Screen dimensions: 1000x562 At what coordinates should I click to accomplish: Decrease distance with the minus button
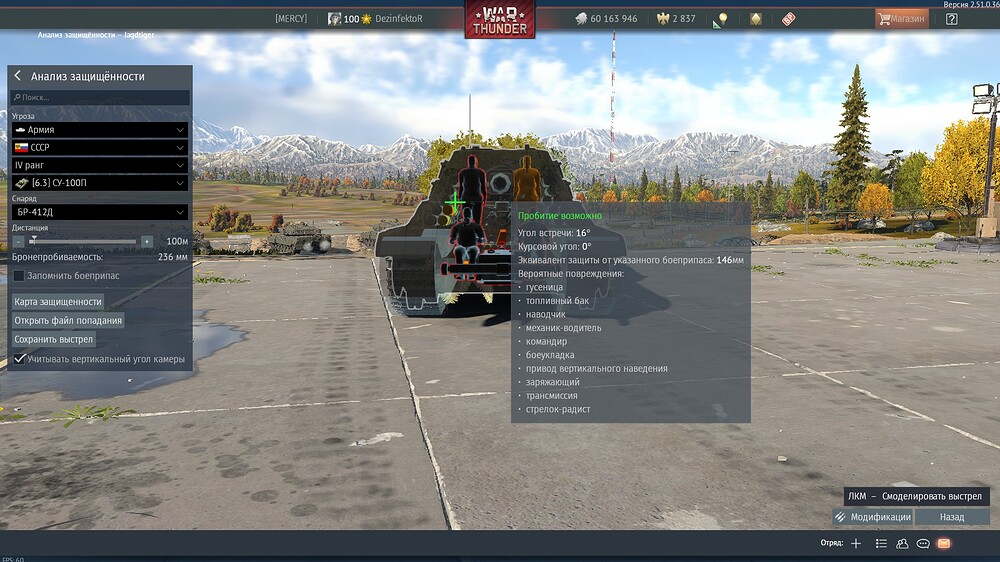[x=19, y=241]
